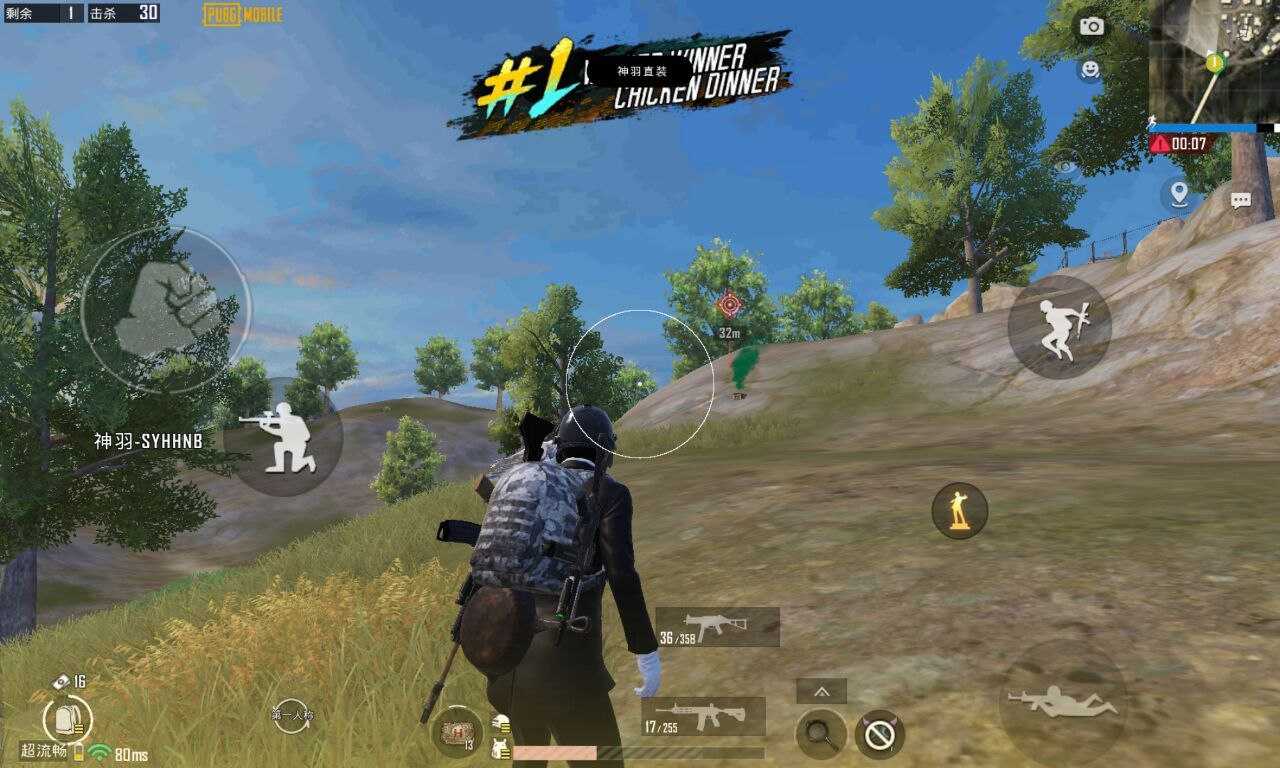The height and width of the screenshot is (768, 1280).
Task: Open the backpack inventory
Action: click(67, 718)
